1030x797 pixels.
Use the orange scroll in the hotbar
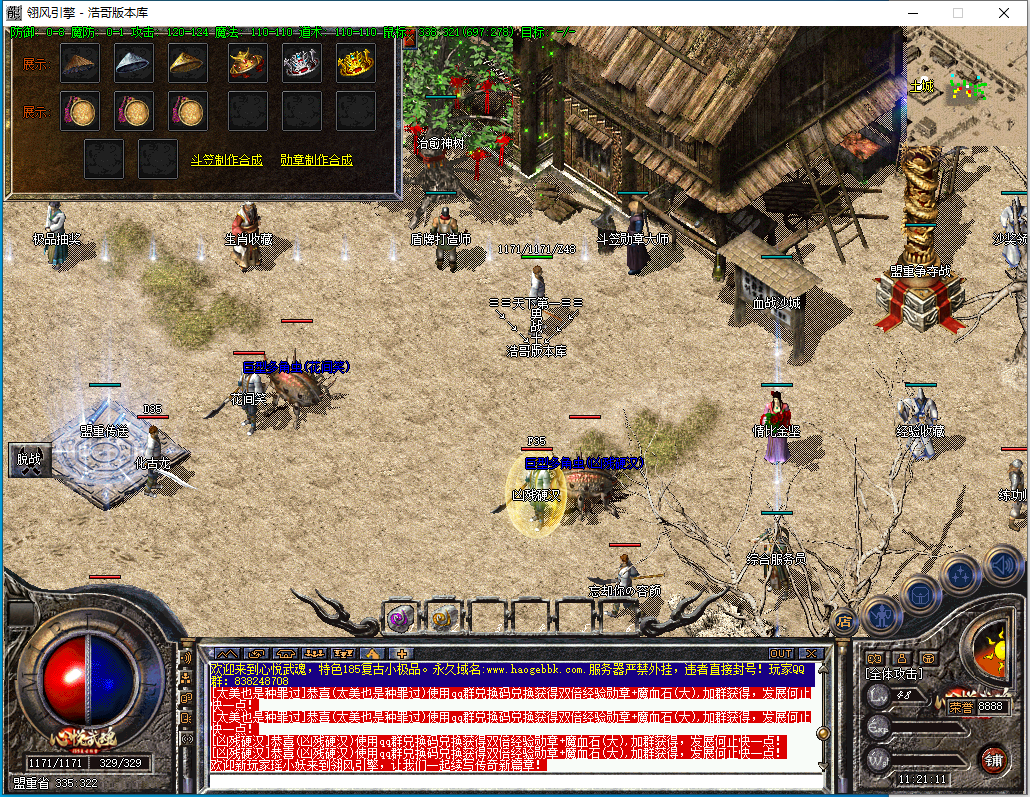pos(443,618)
